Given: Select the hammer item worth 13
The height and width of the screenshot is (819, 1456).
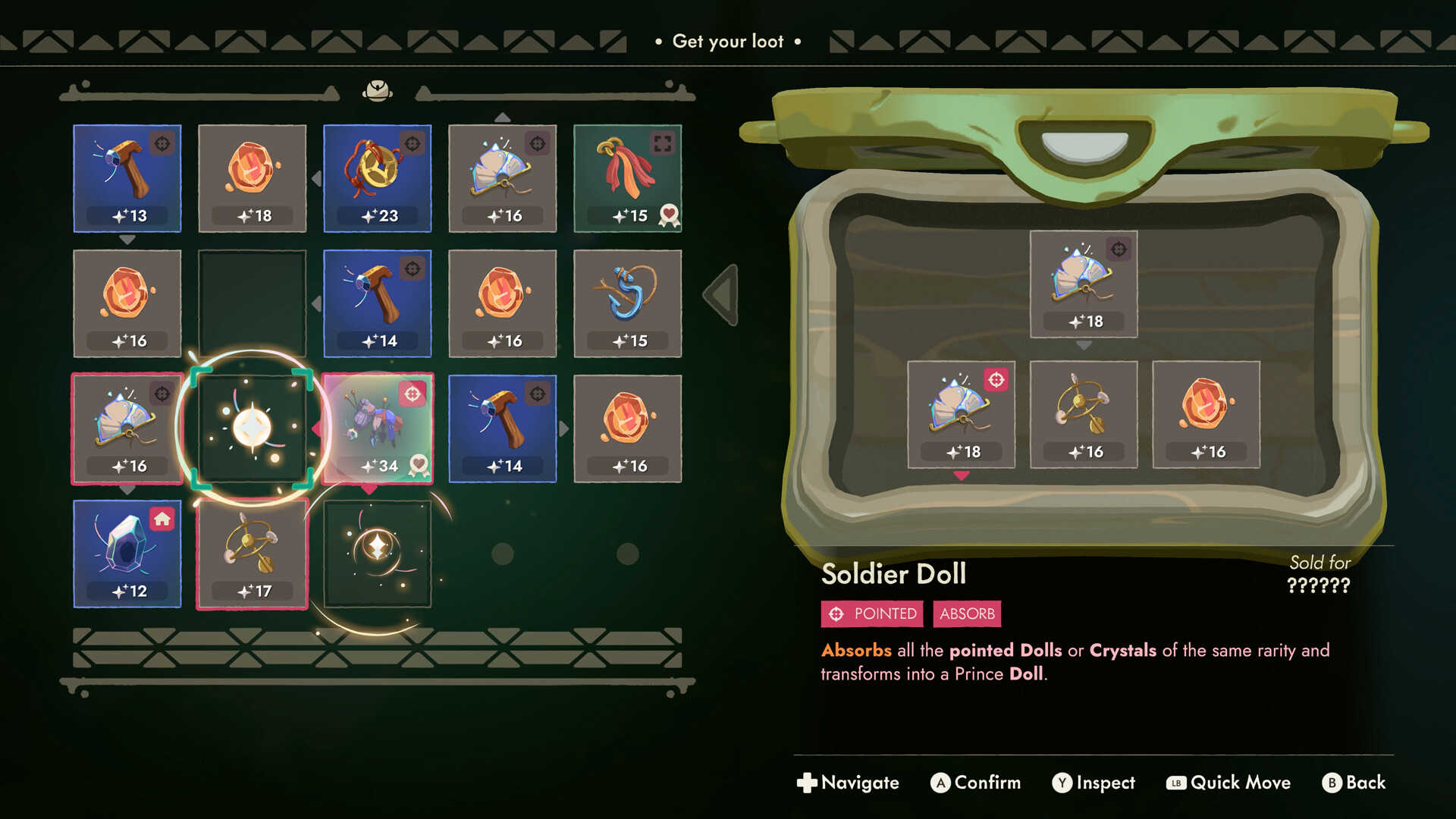Looking at the screenshot, I should coord(127,178).
